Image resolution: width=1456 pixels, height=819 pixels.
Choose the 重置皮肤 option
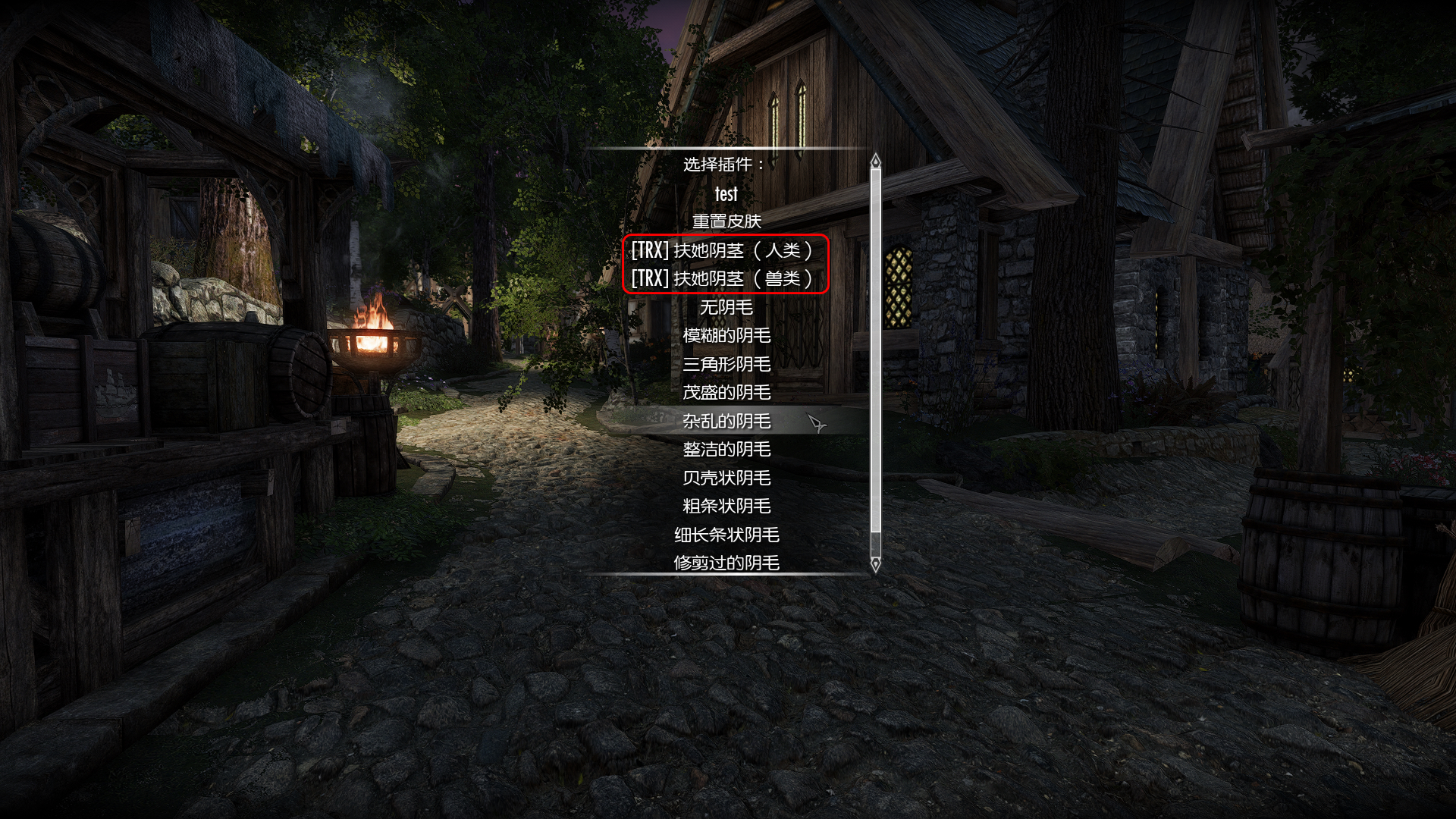pos(726,221)
